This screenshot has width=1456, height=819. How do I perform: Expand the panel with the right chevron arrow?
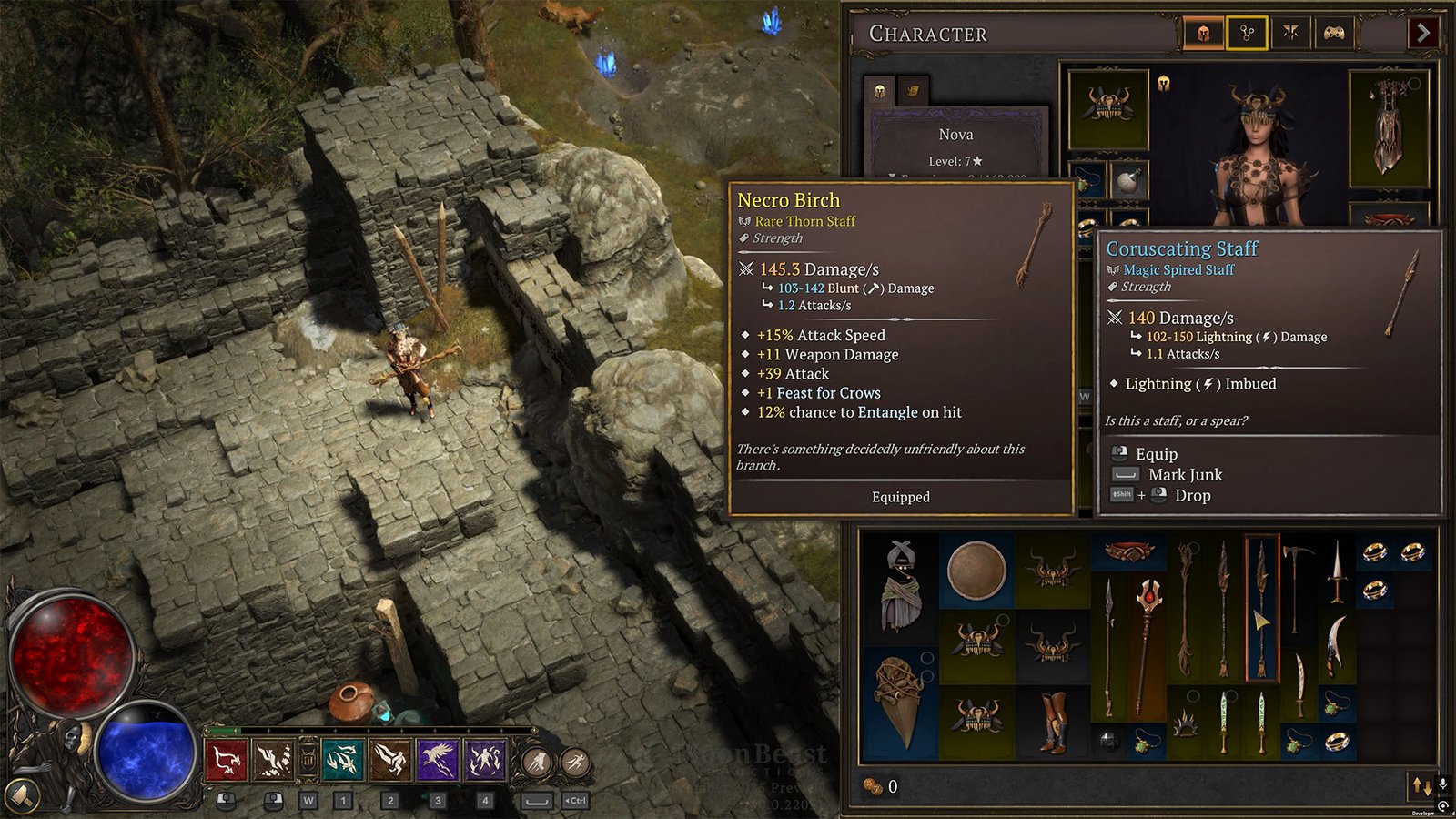pos(1423,34)
